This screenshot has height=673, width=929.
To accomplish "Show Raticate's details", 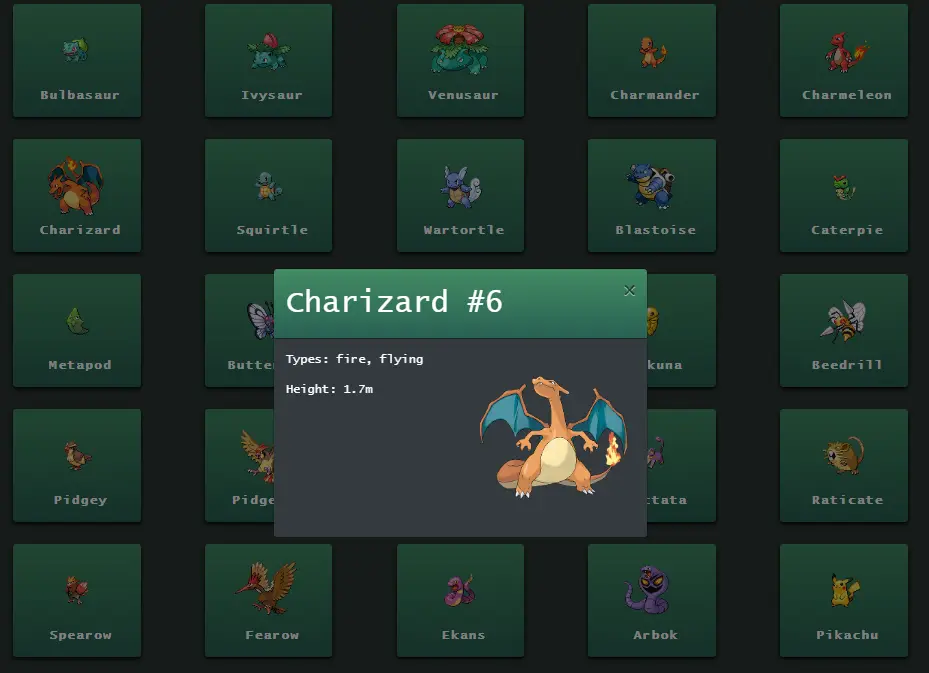I will tap(843, 465).
